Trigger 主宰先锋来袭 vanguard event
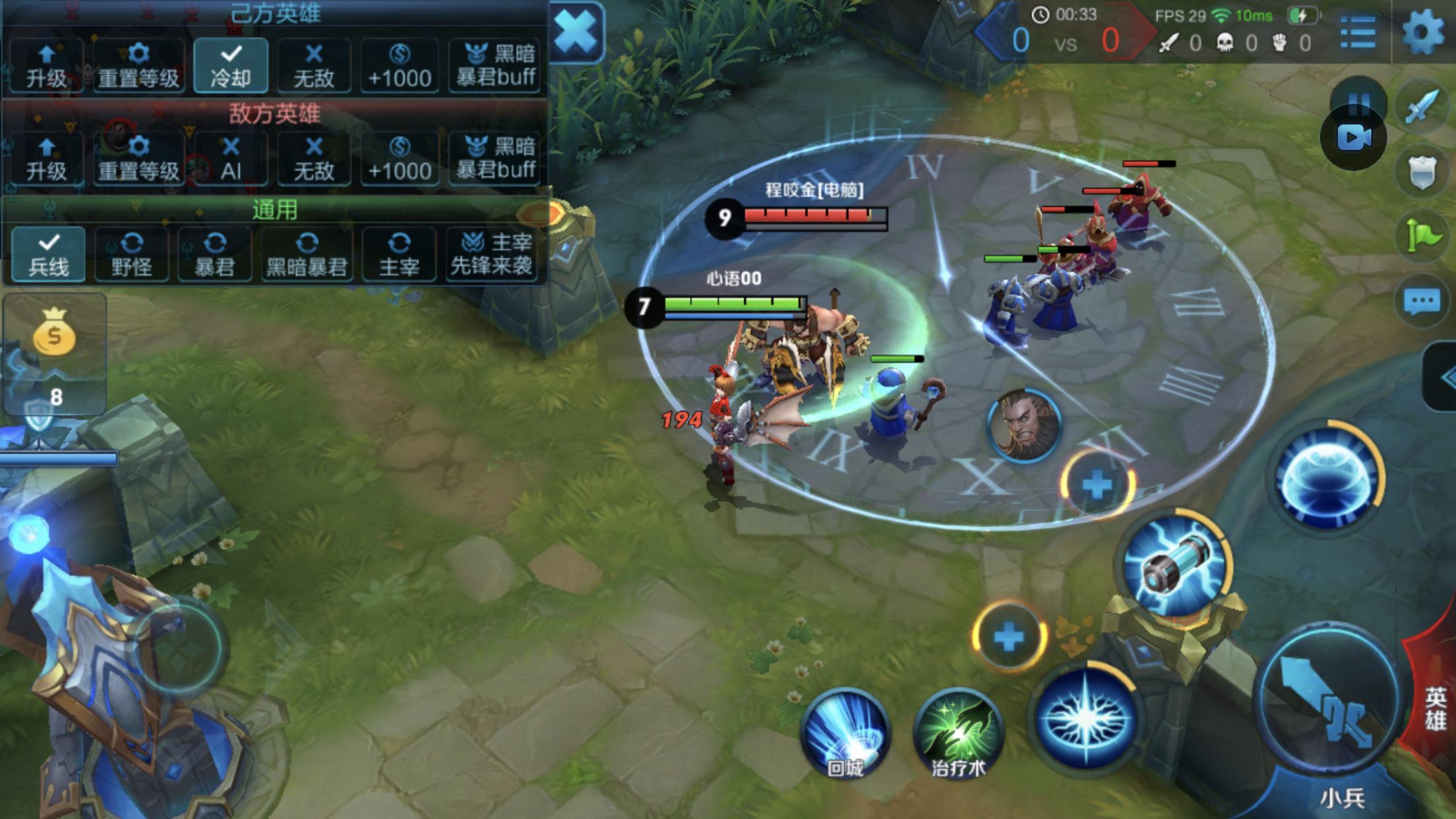 click(491, 255)
